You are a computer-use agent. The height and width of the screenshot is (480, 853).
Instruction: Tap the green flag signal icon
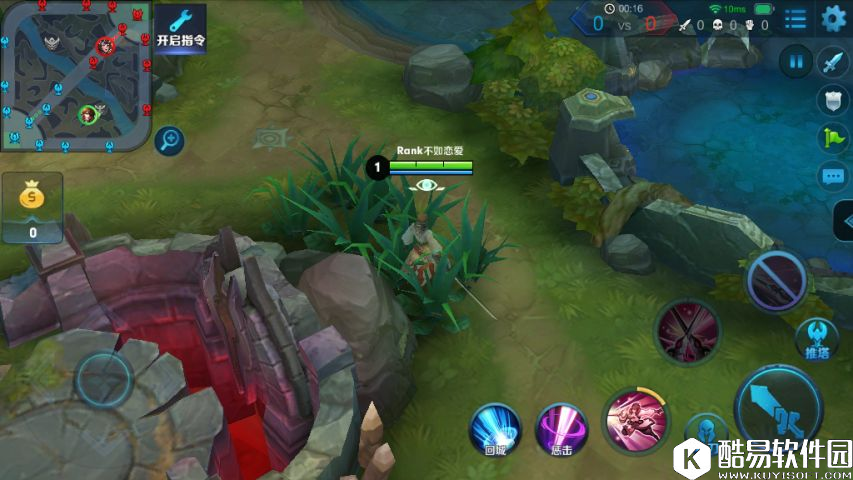tap(833, 139)
